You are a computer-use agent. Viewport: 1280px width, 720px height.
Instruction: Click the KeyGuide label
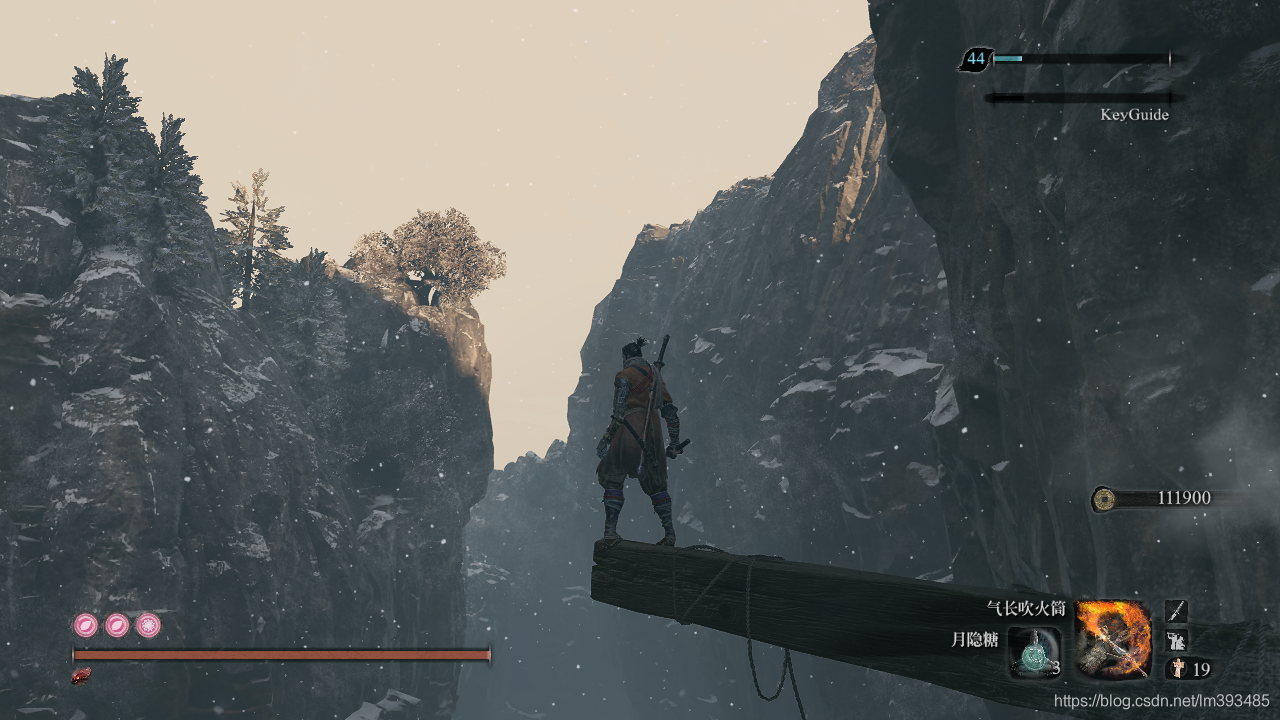1134,115
